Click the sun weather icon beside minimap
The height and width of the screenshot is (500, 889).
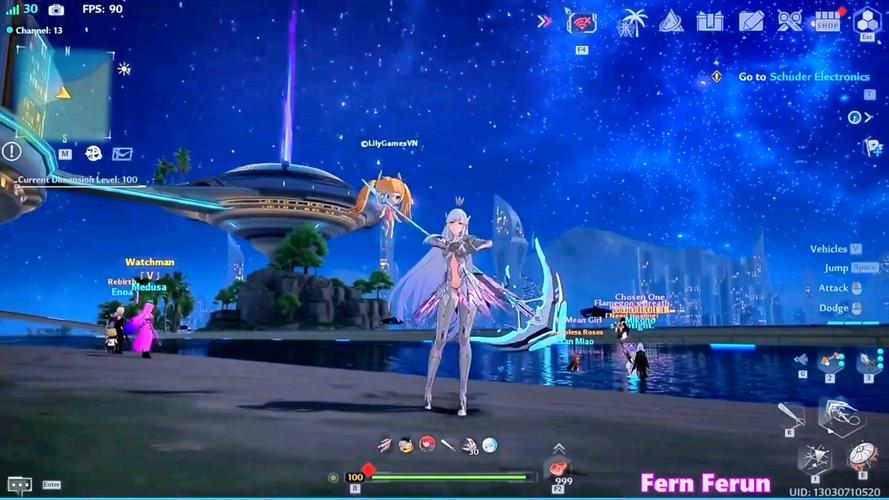click(x=124, y=69)
